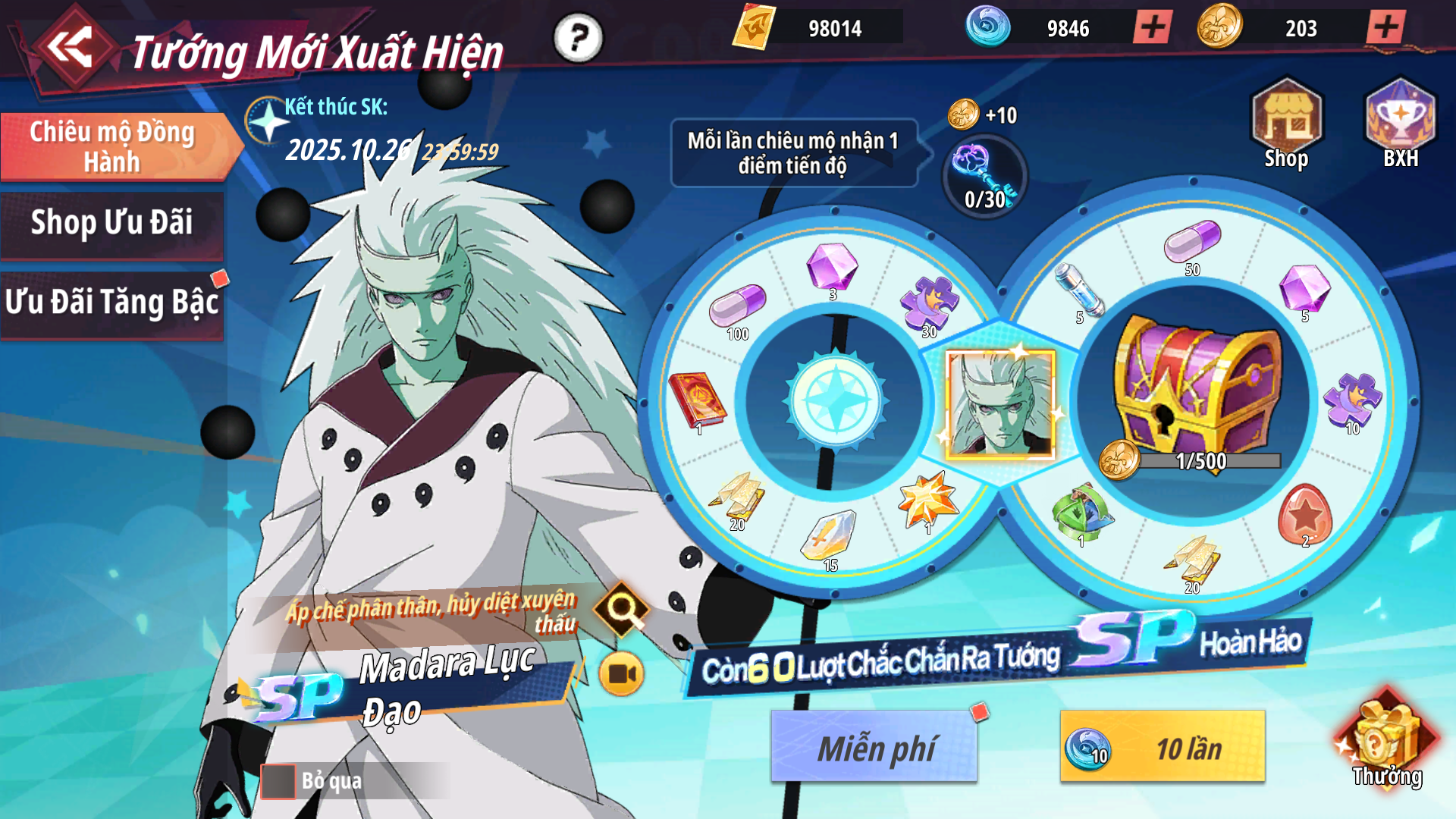Tap the Madara portrait in the wheel
The height and width of the screenshot is (819, 1456).
pyautogui.click(x=1000, y=404)
